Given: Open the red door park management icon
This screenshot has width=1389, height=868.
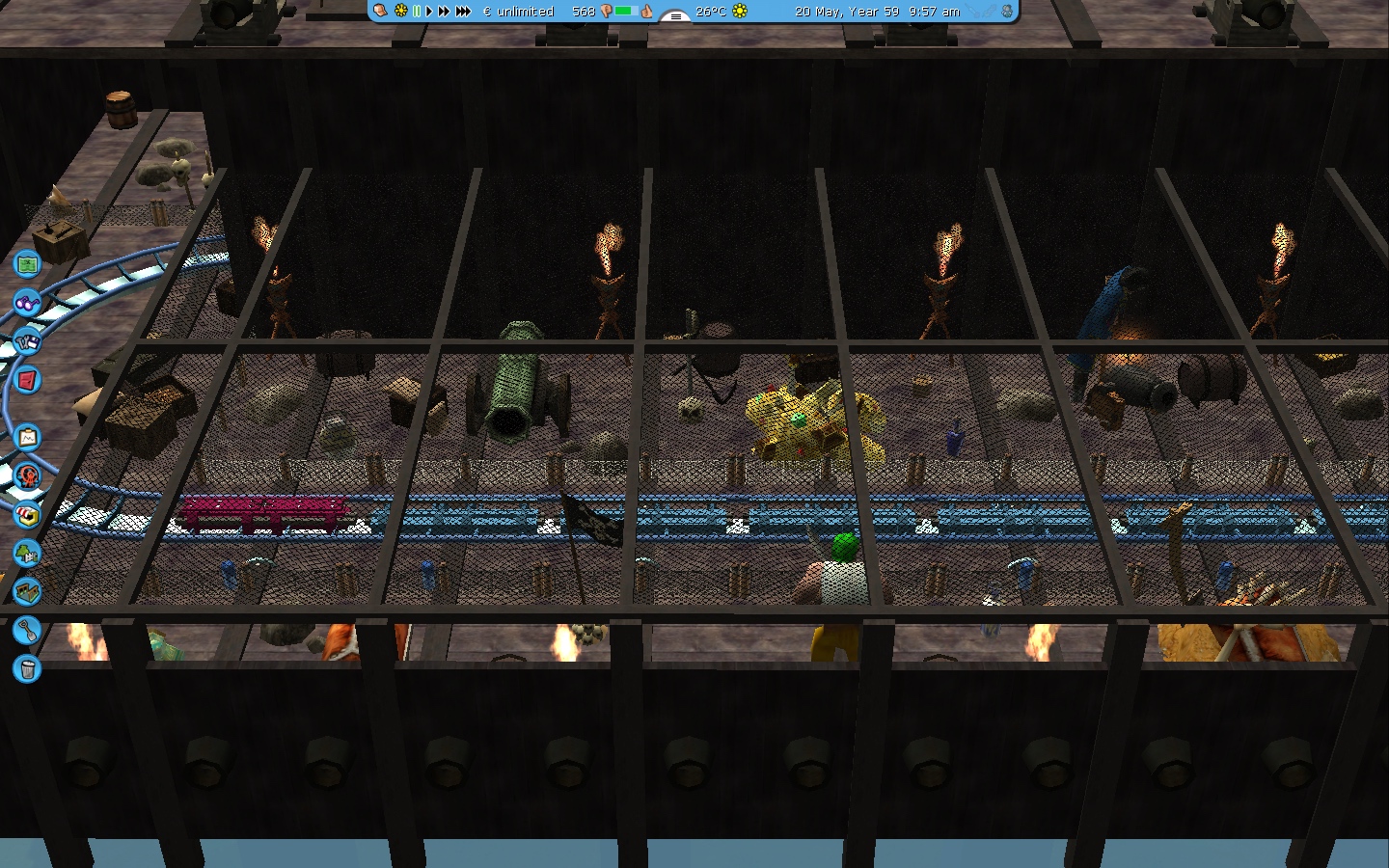Looking at the screenshot, I should [x=27, y=380].
